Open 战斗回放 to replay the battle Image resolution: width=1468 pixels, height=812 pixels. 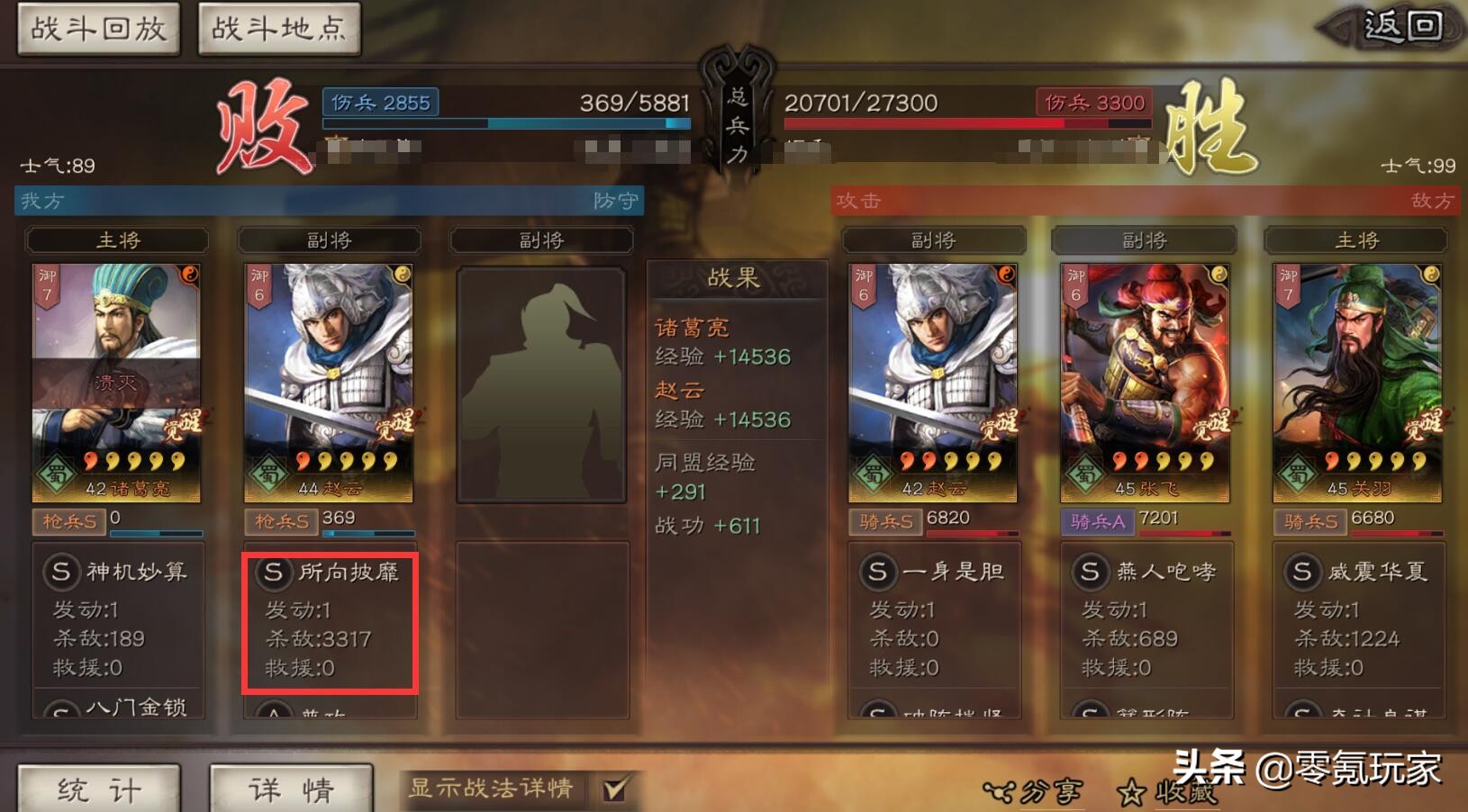[x=97, y=27]
